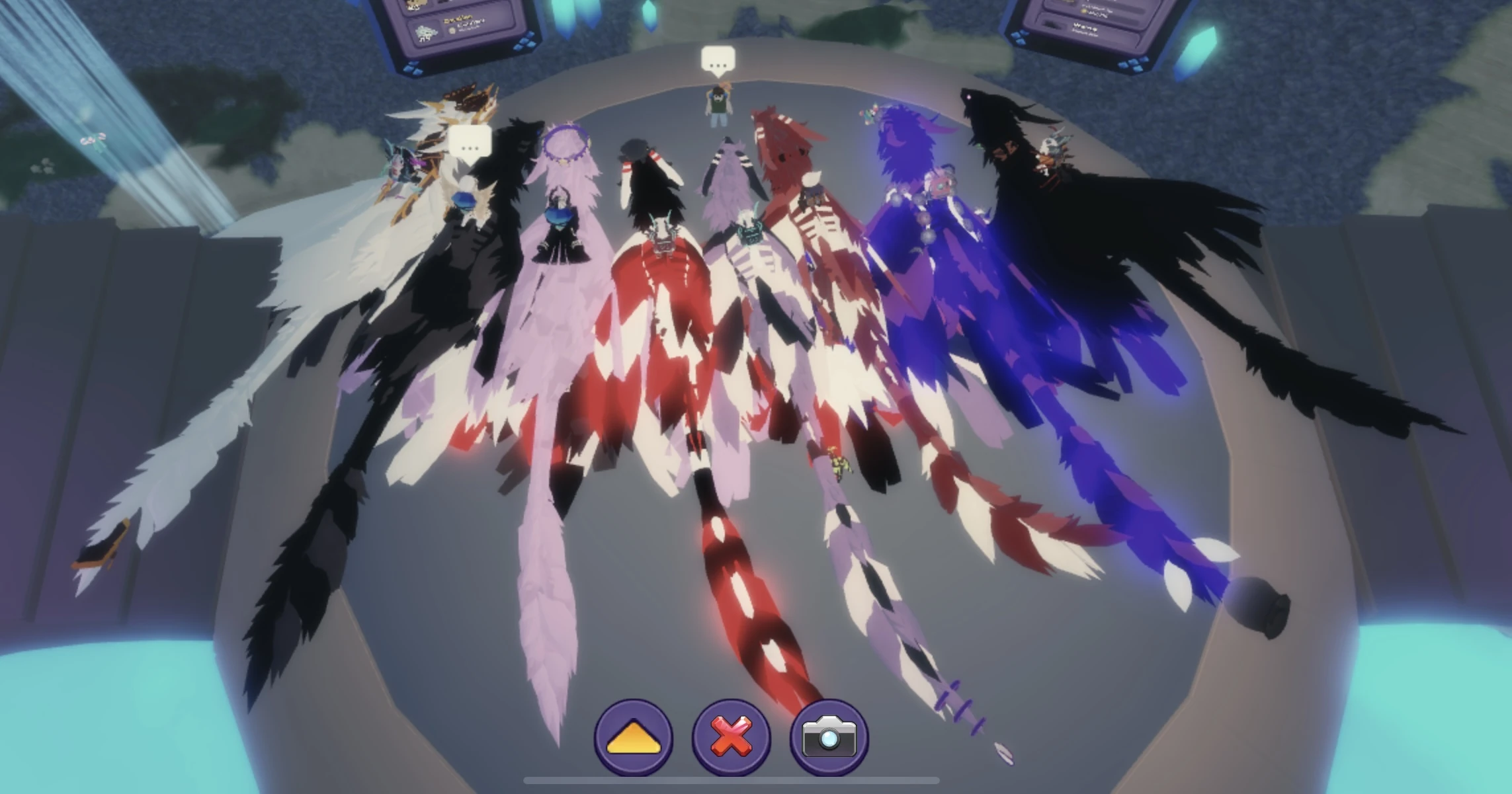Viewport: 1512px width, 794px height.
Task: Select the creature portrait on the left kiosk panel
Action: (426, 34)
